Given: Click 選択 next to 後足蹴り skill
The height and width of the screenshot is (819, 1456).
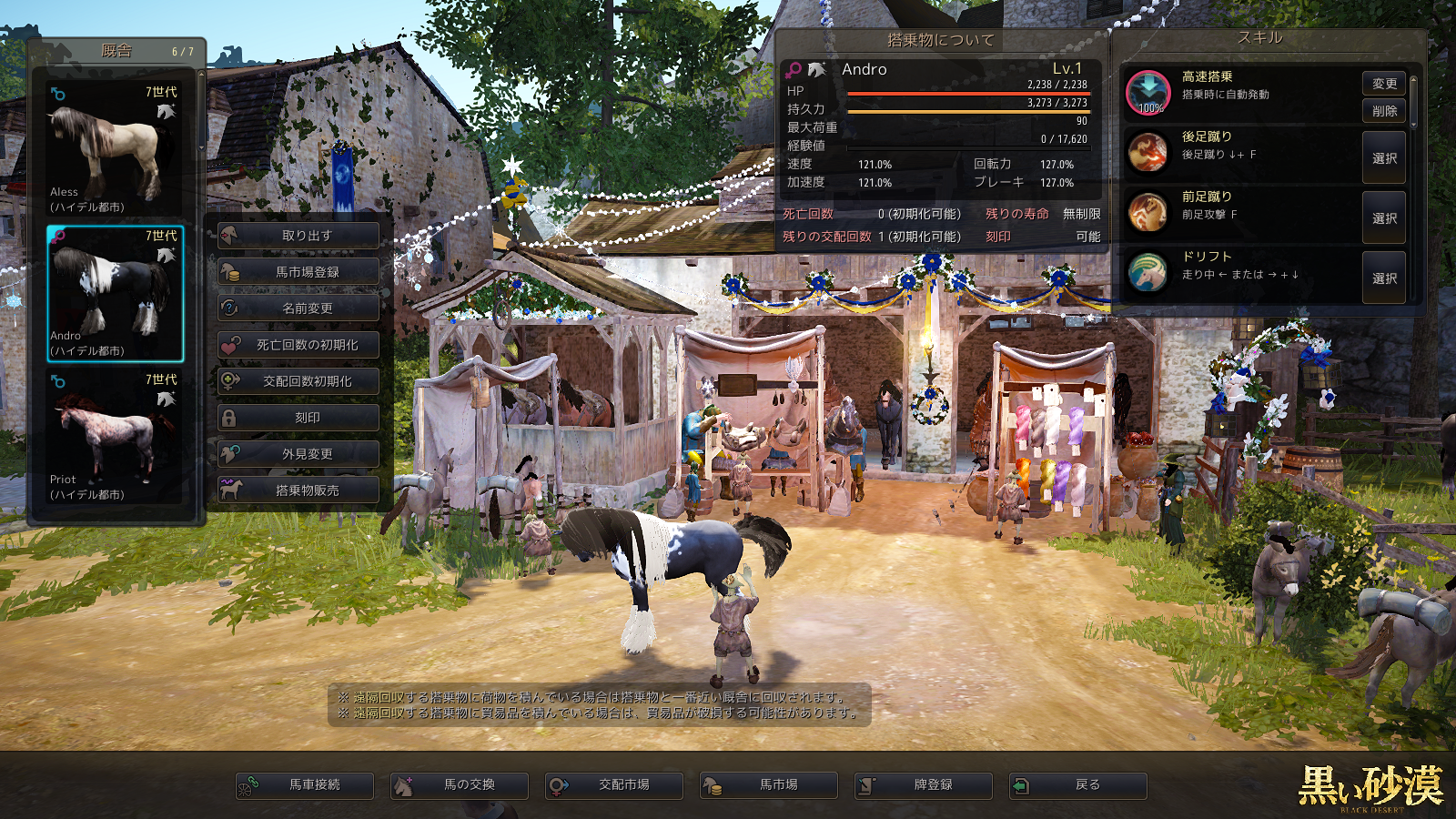Looking at the screenshot, I should (x=1384, y=158).
